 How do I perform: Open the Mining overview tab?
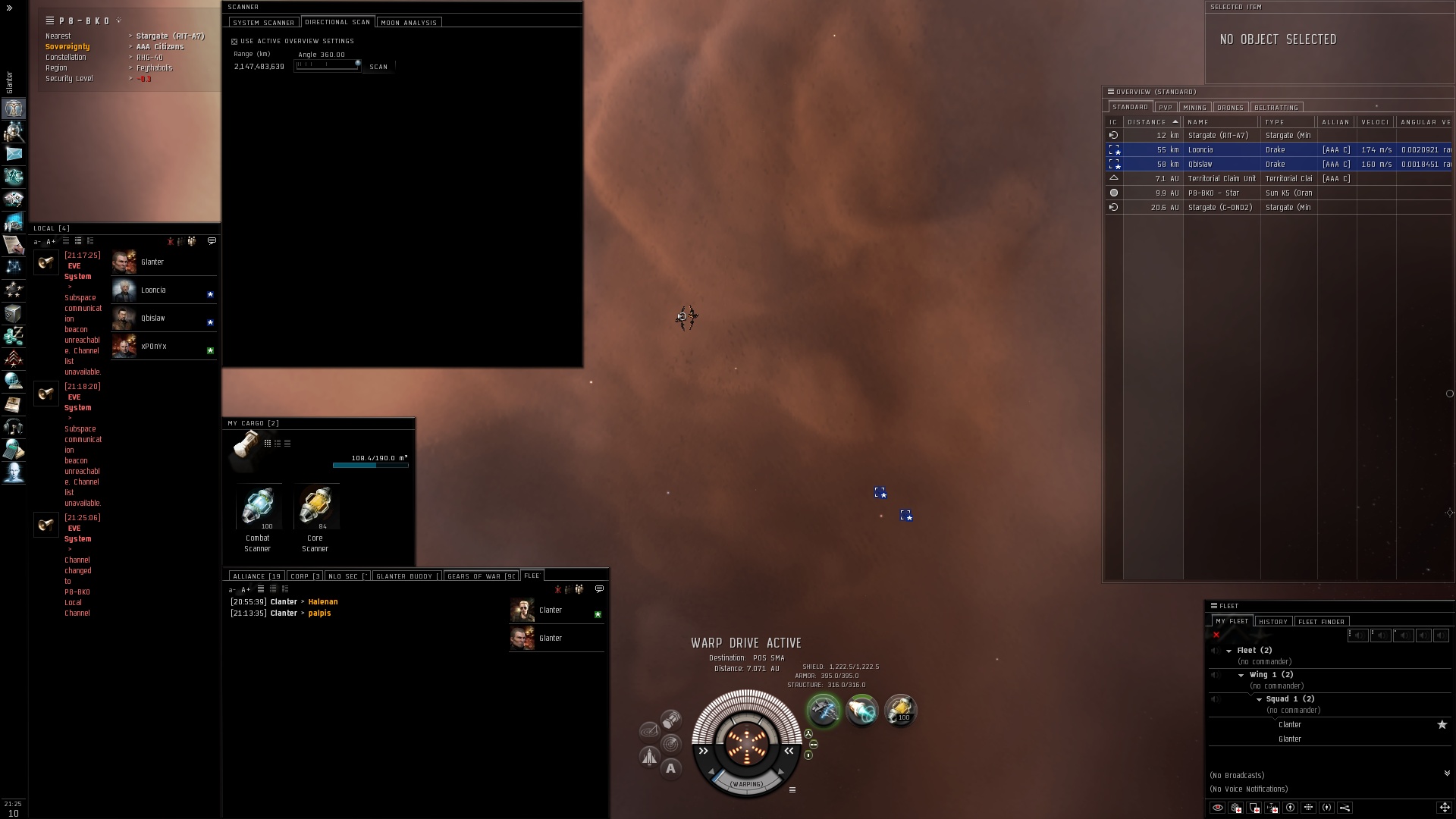[1194, 108]
